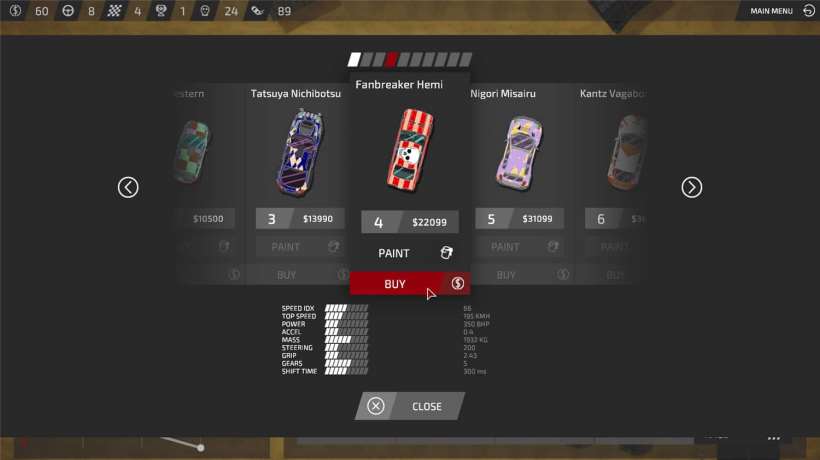820x460 pixels.
Task: Show the next car with right arrow
Action: tap(691, 187)
